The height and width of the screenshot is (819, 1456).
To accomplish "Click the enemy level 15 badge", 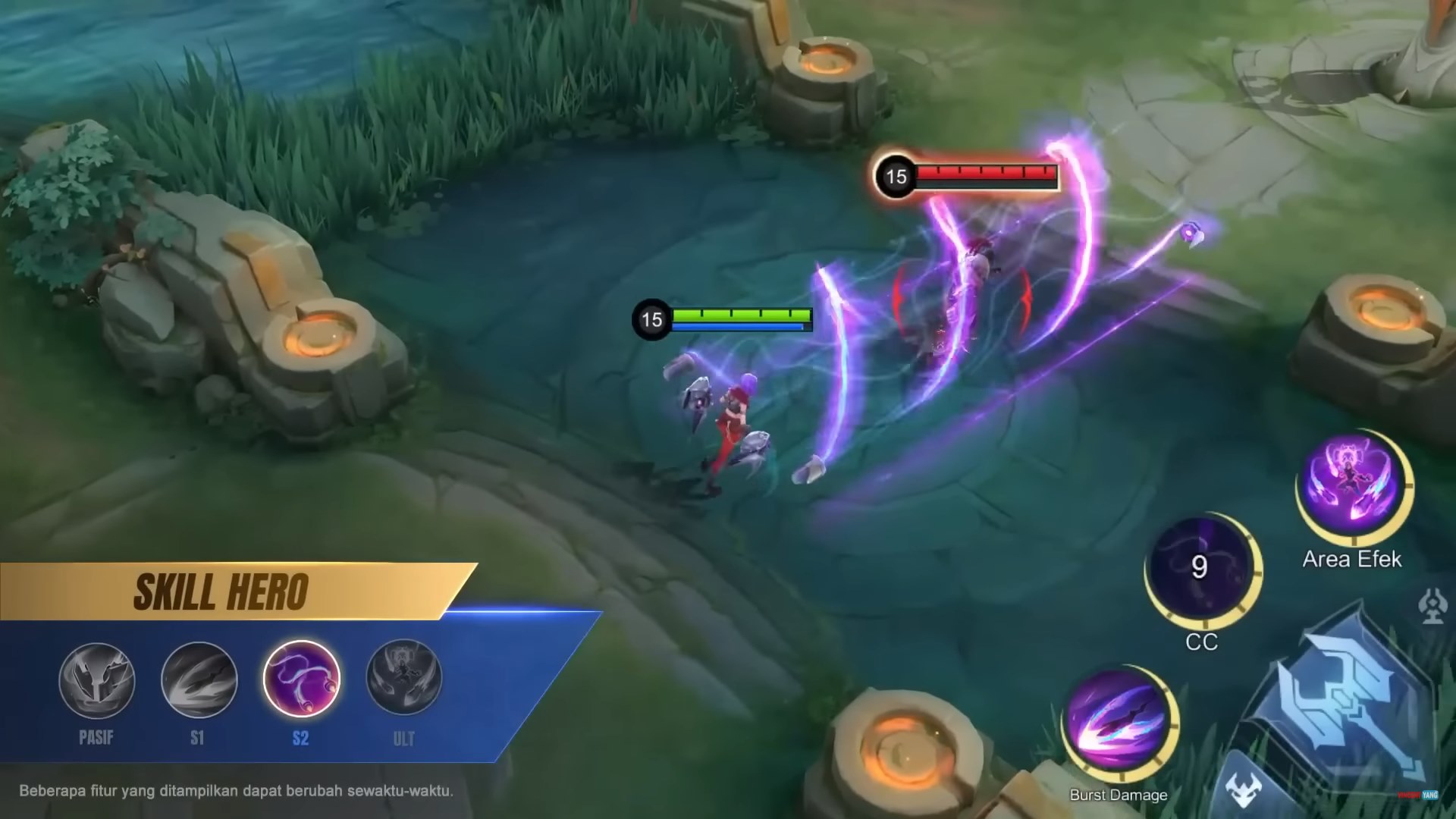I will click(896, 177).
